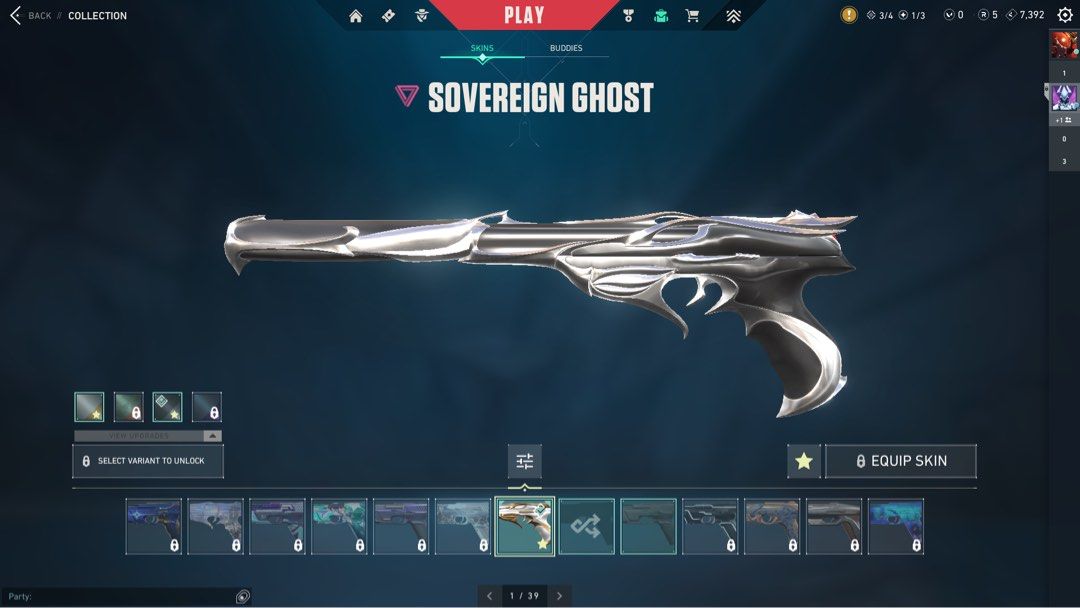The height and width of the screenshot is (608, 1080).
Task: Toggle the favorite star button
Action: (x=804, y=461)
